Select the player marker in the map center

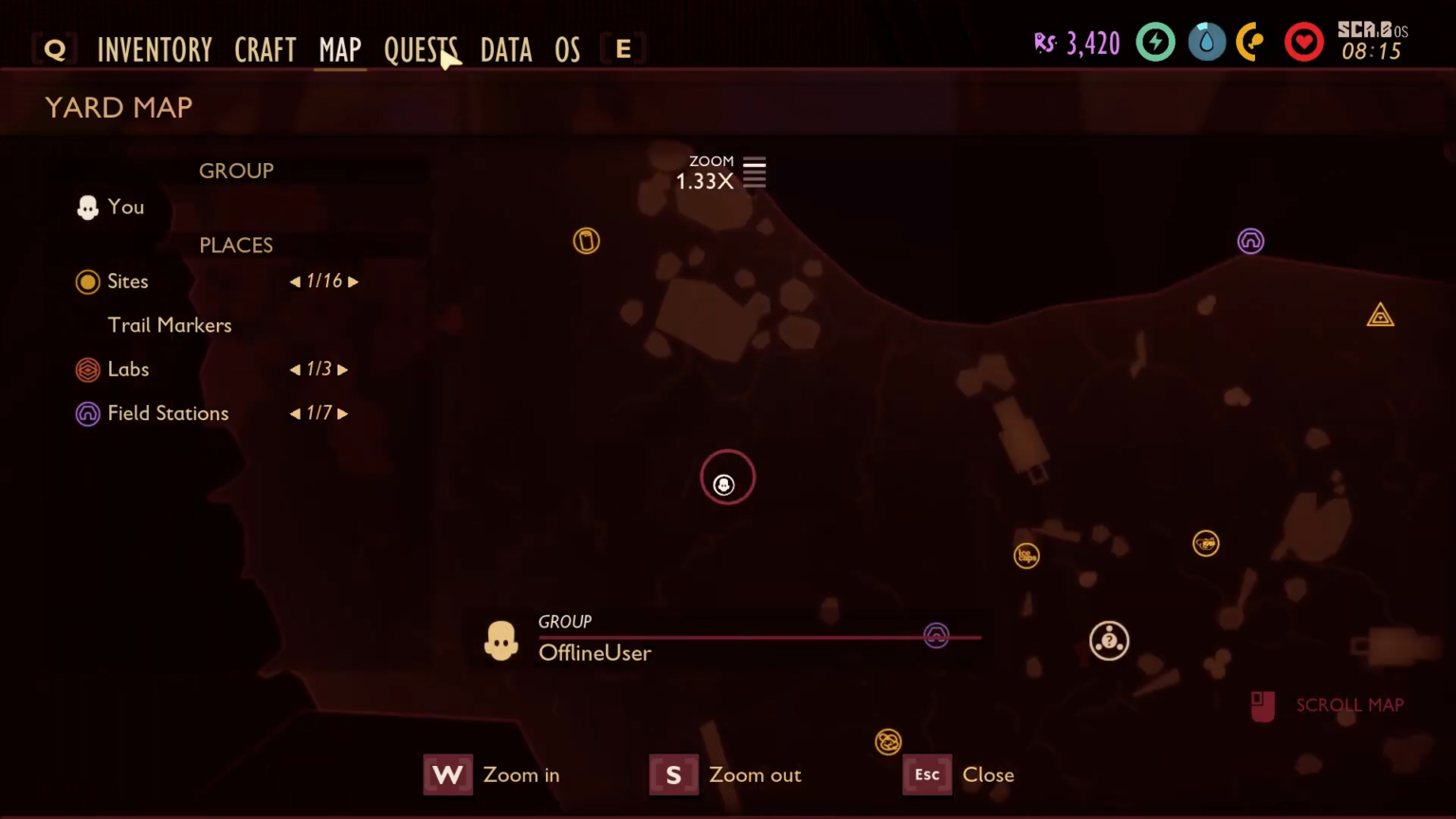click(x=725, y=484)
